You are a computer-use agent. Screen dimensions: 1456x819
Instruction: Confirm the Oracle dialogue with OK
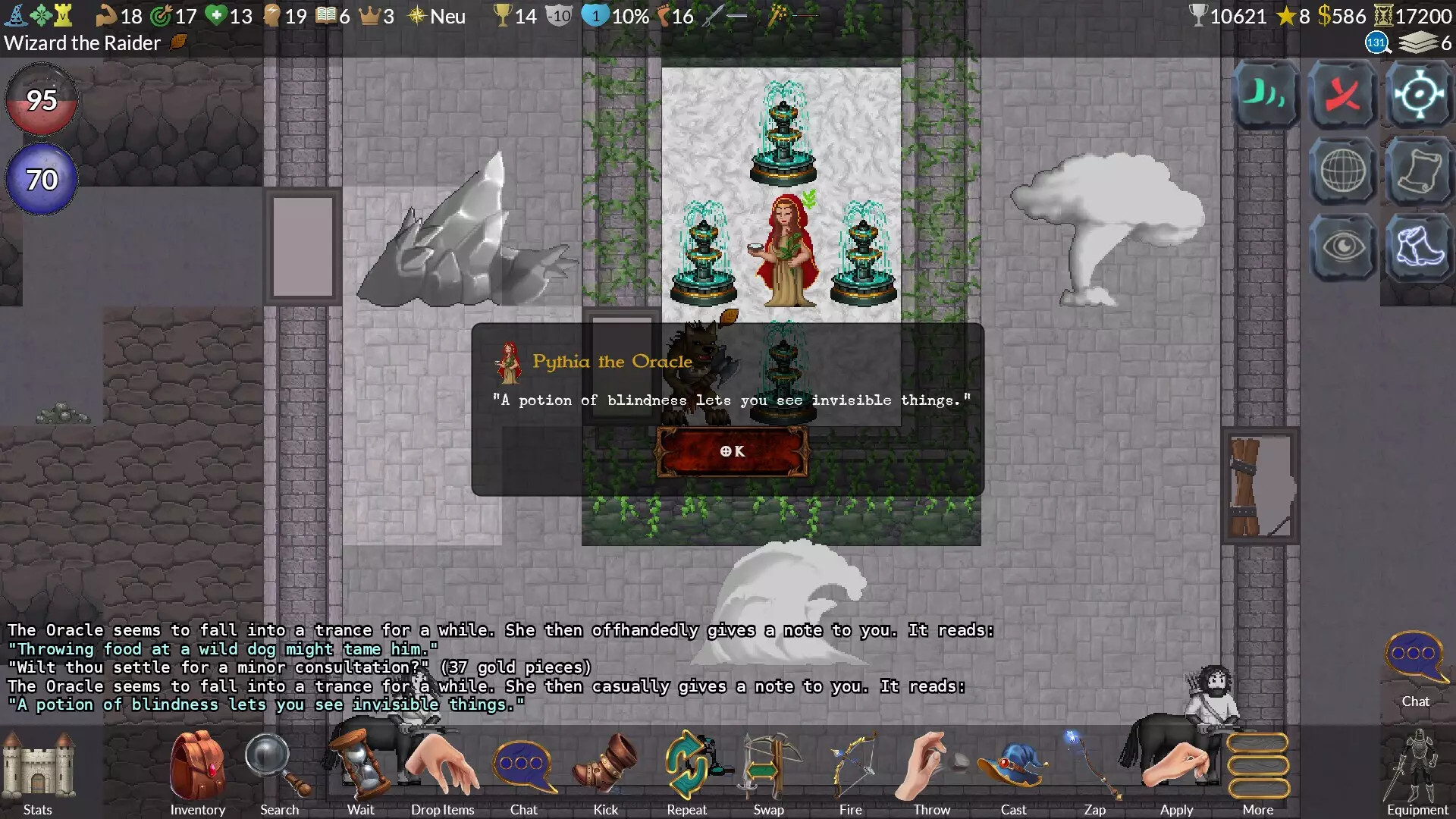click(x=732, y=451)
